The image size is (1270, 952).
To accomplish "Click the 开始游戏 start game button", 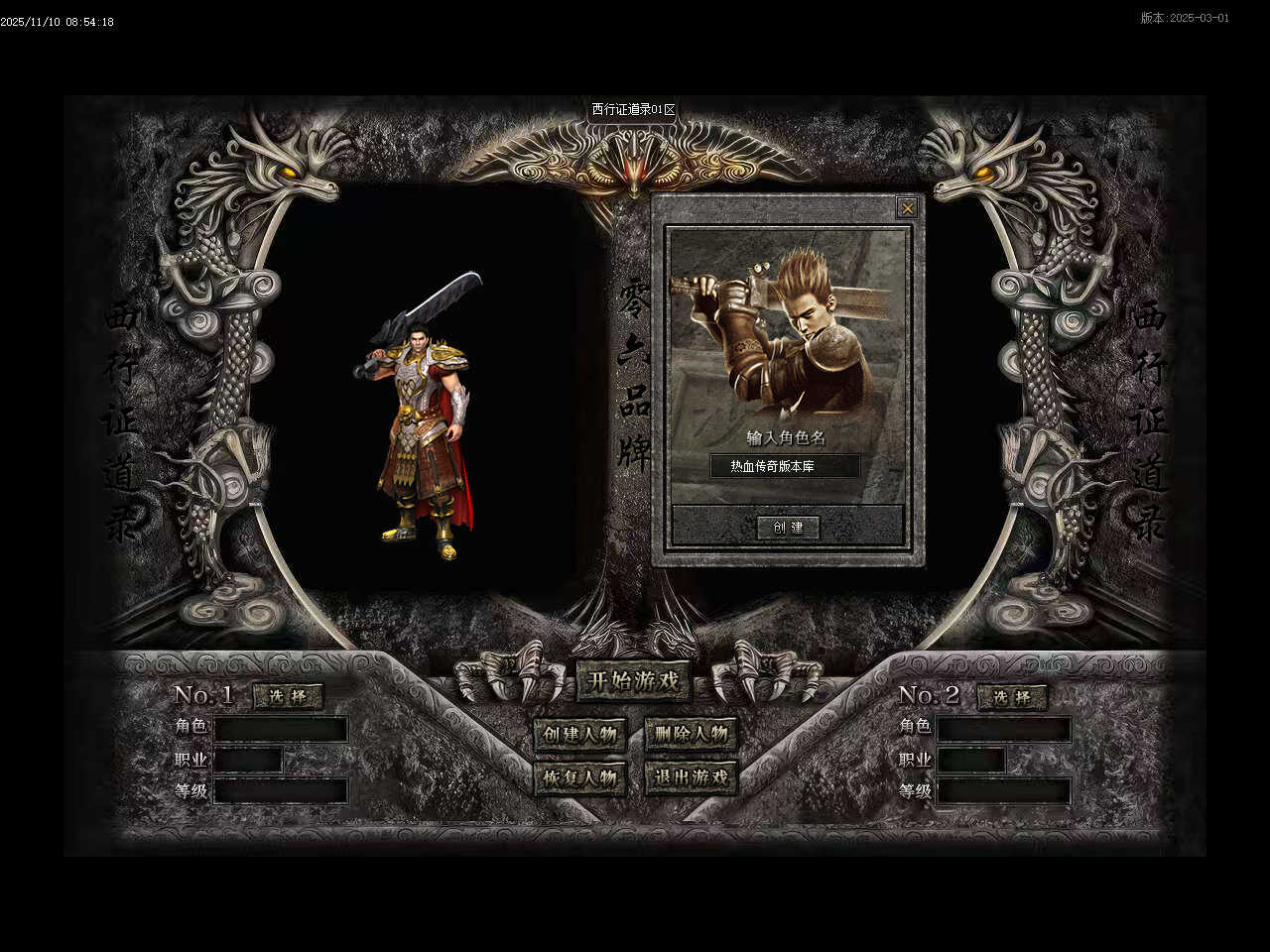I will click(634, 681).
